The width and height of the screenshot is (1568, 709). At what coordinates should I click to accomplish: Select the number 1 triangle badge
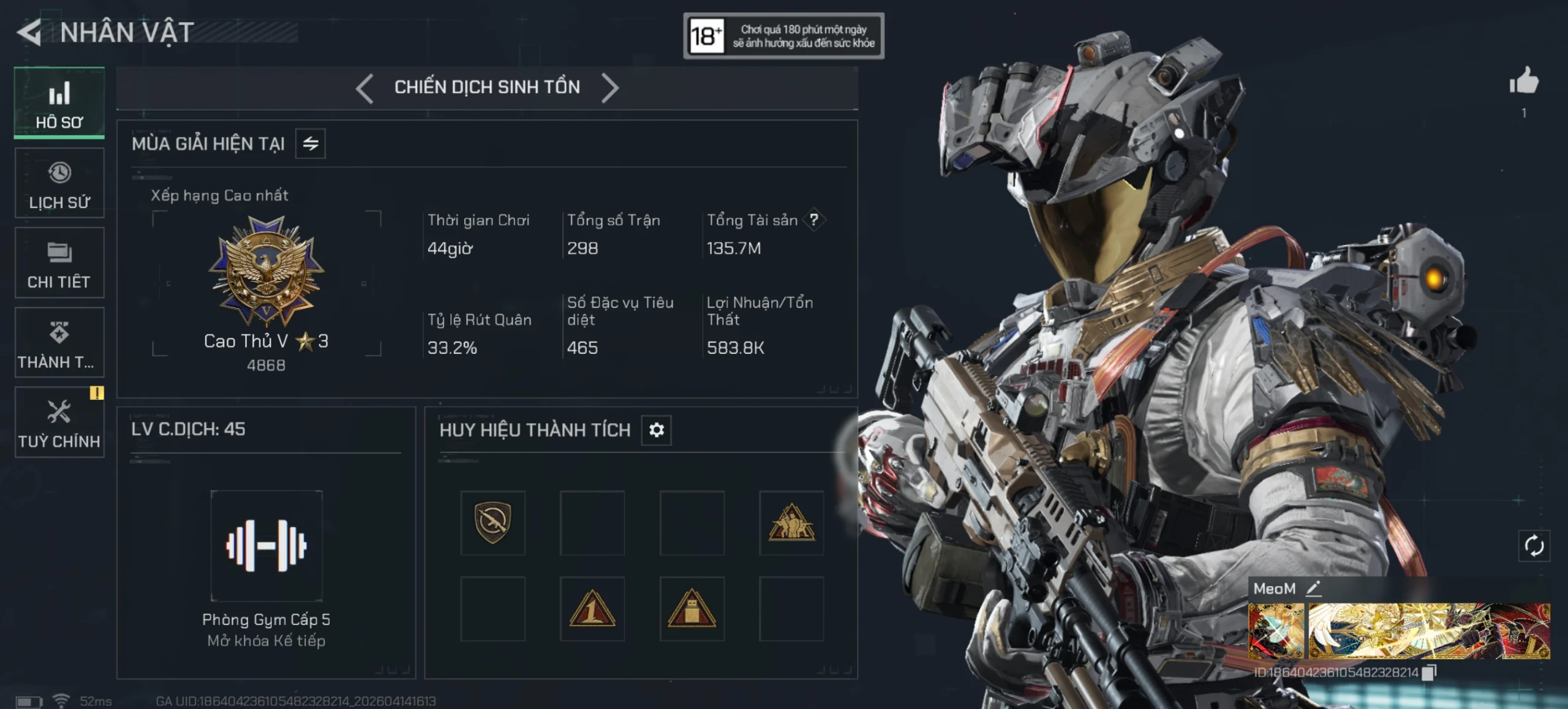pos(592,609)
